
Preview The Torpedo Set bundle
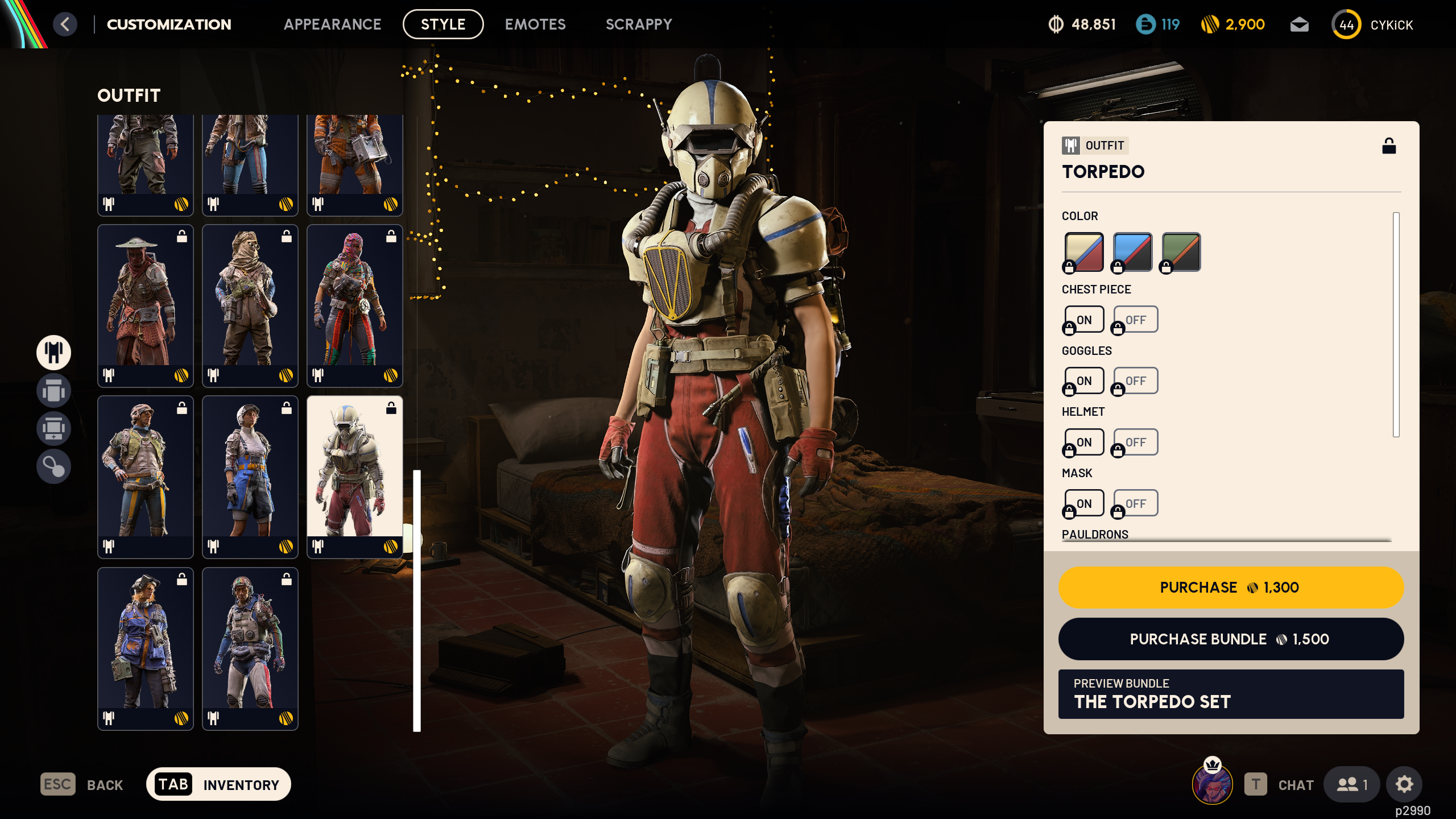1230,695
